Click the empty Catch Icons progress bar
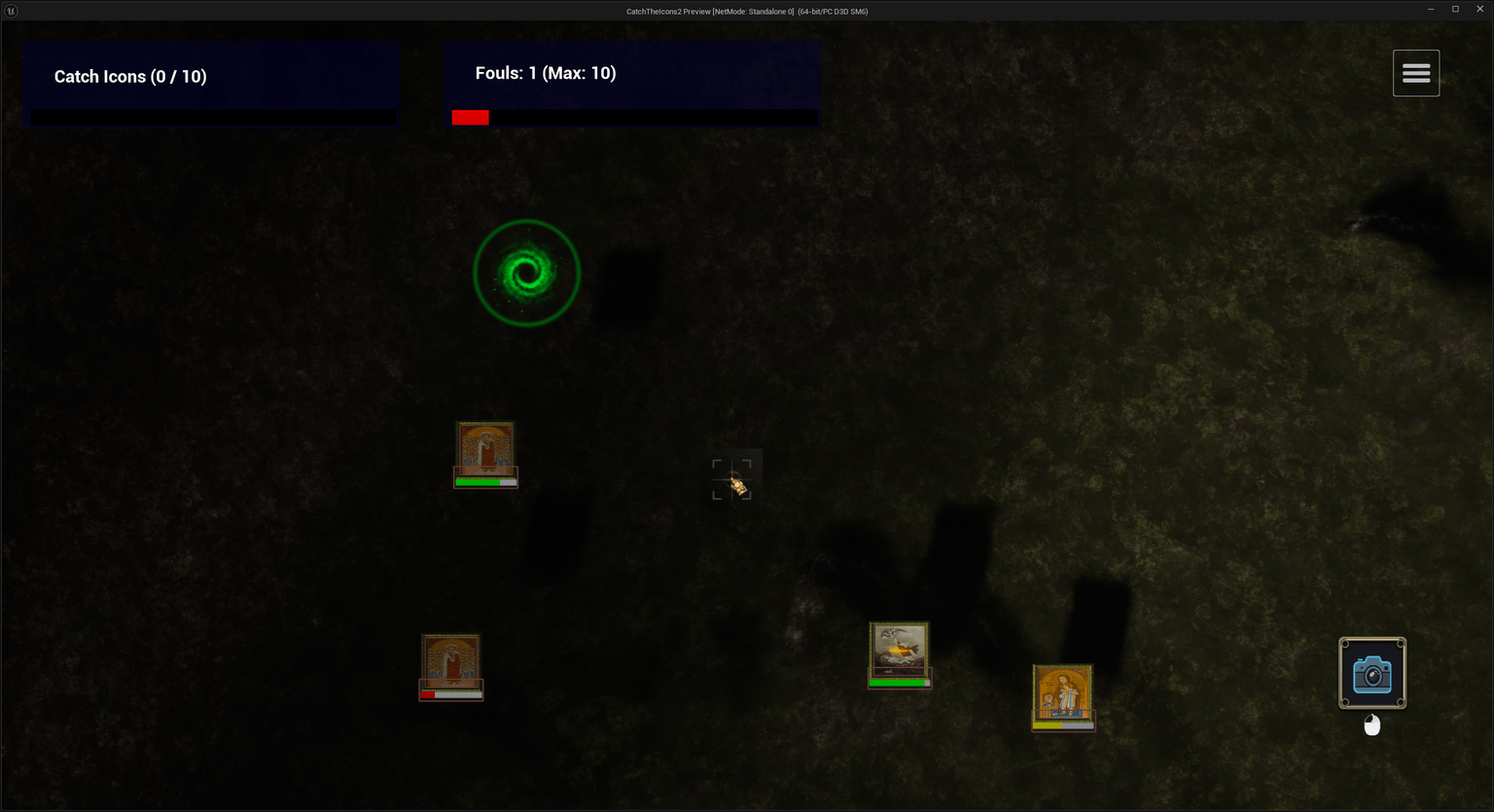Screen dimensions: 1494x812 212,119
